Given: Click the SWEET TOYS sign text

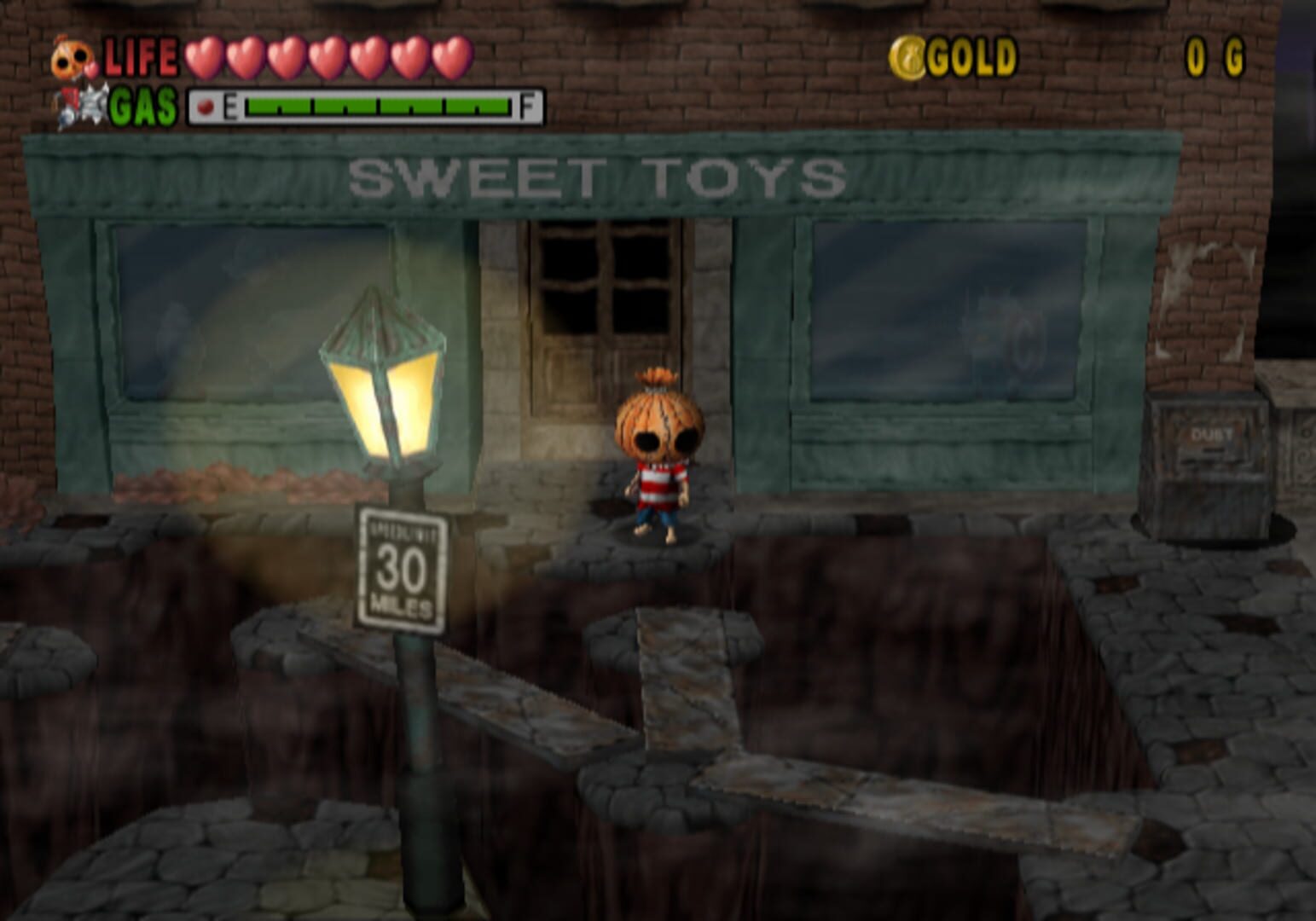Looking at the screenshot, I should pyautogui.click(x=597, y=177).
